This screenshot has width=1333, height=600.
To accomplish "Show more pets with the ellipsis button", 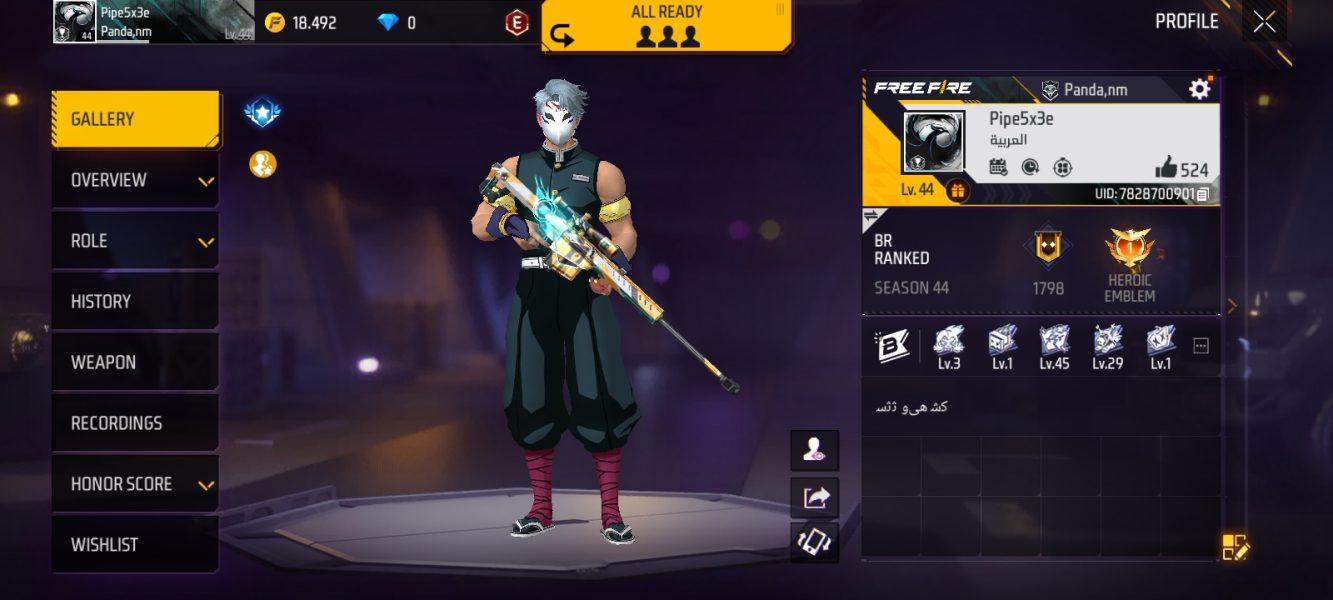I will pos(1201,346).
